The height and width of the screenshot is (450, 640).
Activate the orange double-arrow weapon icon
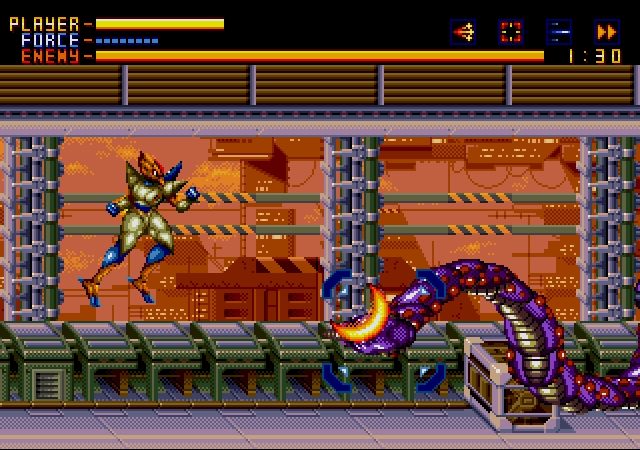(606, 32)
